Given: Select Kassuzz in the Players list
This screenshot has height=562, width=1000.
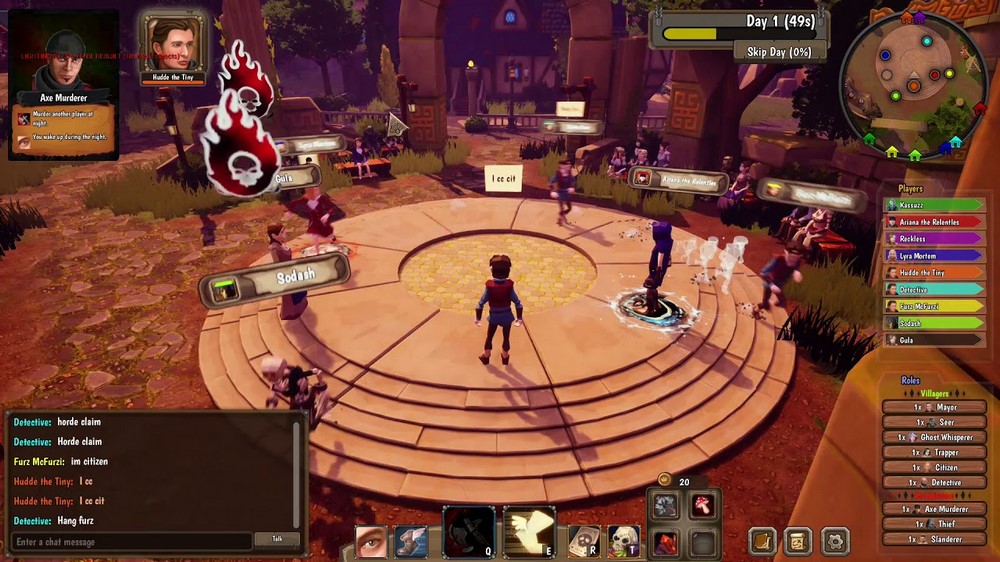Looking at the screenshot, I should 932,205.
